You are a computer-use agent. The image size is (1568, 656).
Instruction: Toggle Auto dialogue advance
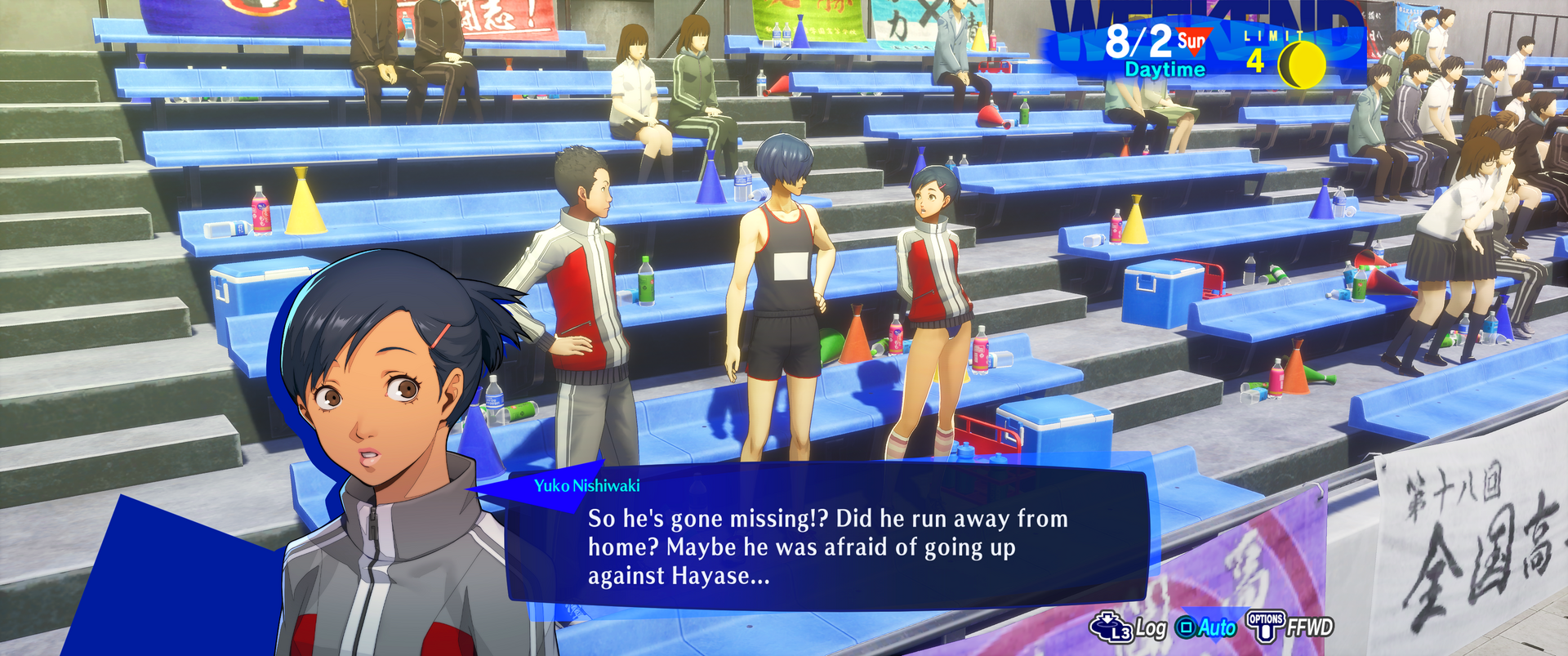tap(1206, 627)
